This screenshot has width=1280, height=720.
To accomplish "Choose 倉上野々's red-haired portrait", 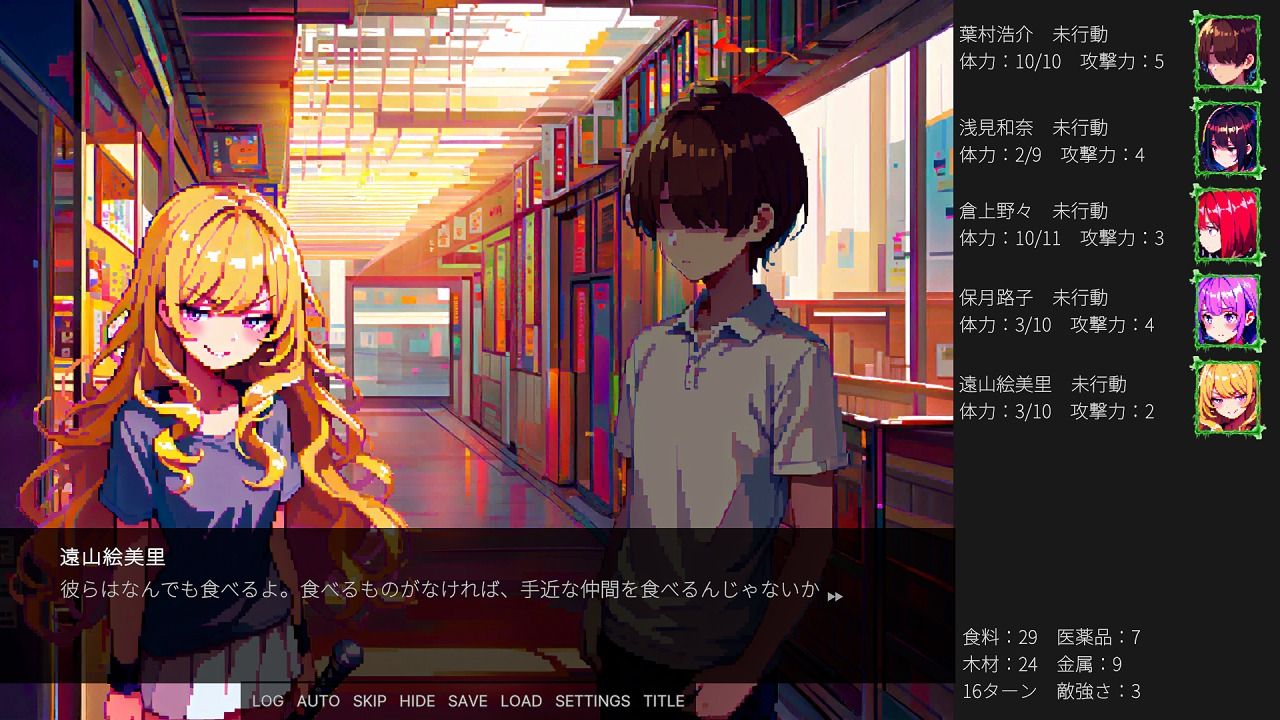I will [1227, 225].
